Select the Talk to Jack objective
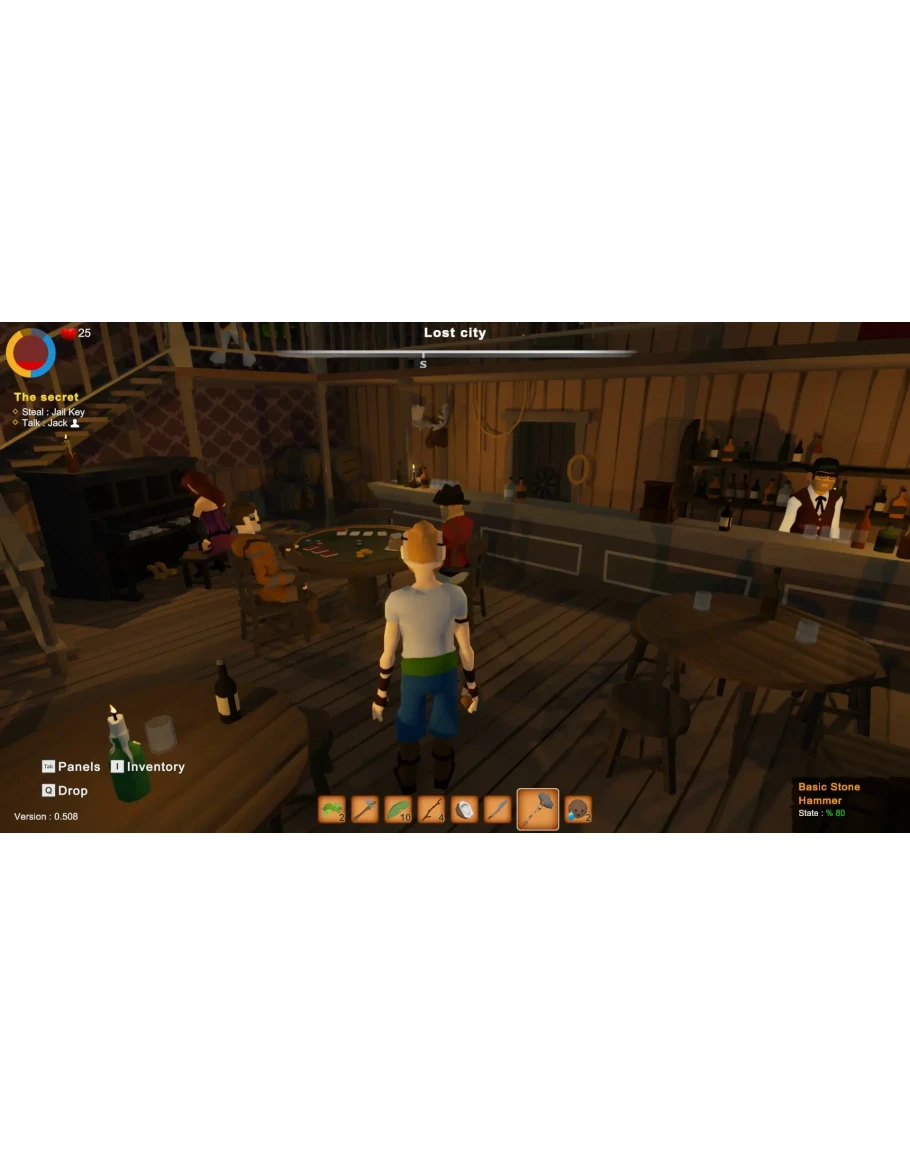The width and height of the screenshot is (910, 1155). [49, 423]
